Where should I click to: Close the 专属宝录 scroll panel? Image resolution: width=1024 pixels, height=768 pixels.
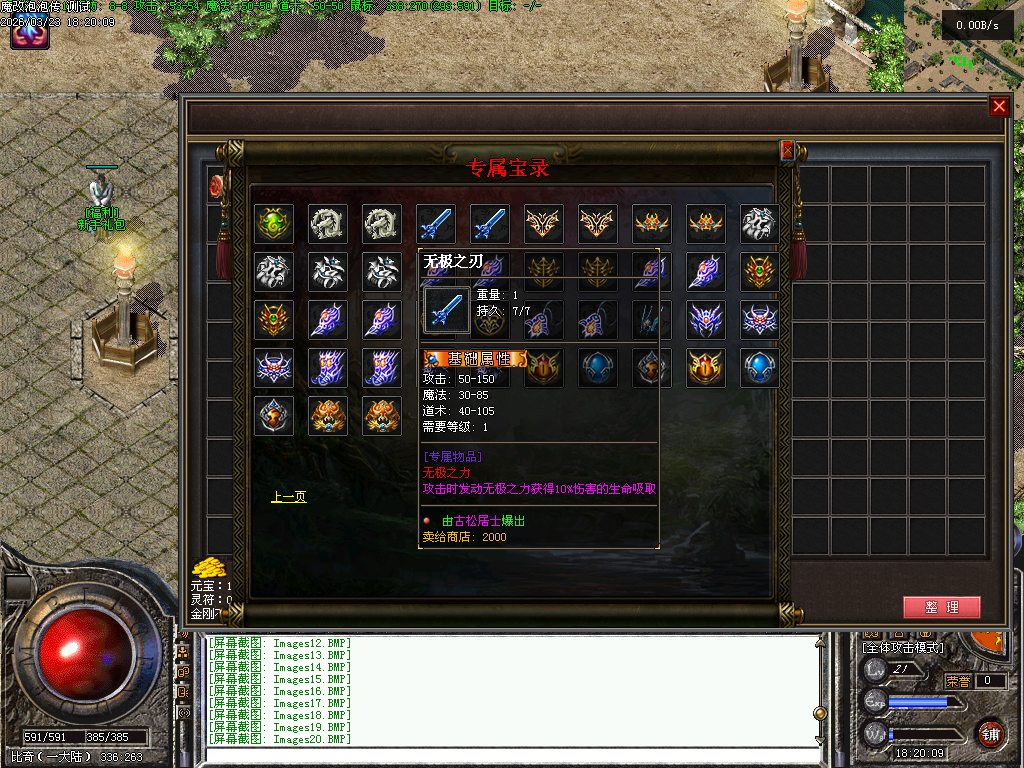[787, 150]
